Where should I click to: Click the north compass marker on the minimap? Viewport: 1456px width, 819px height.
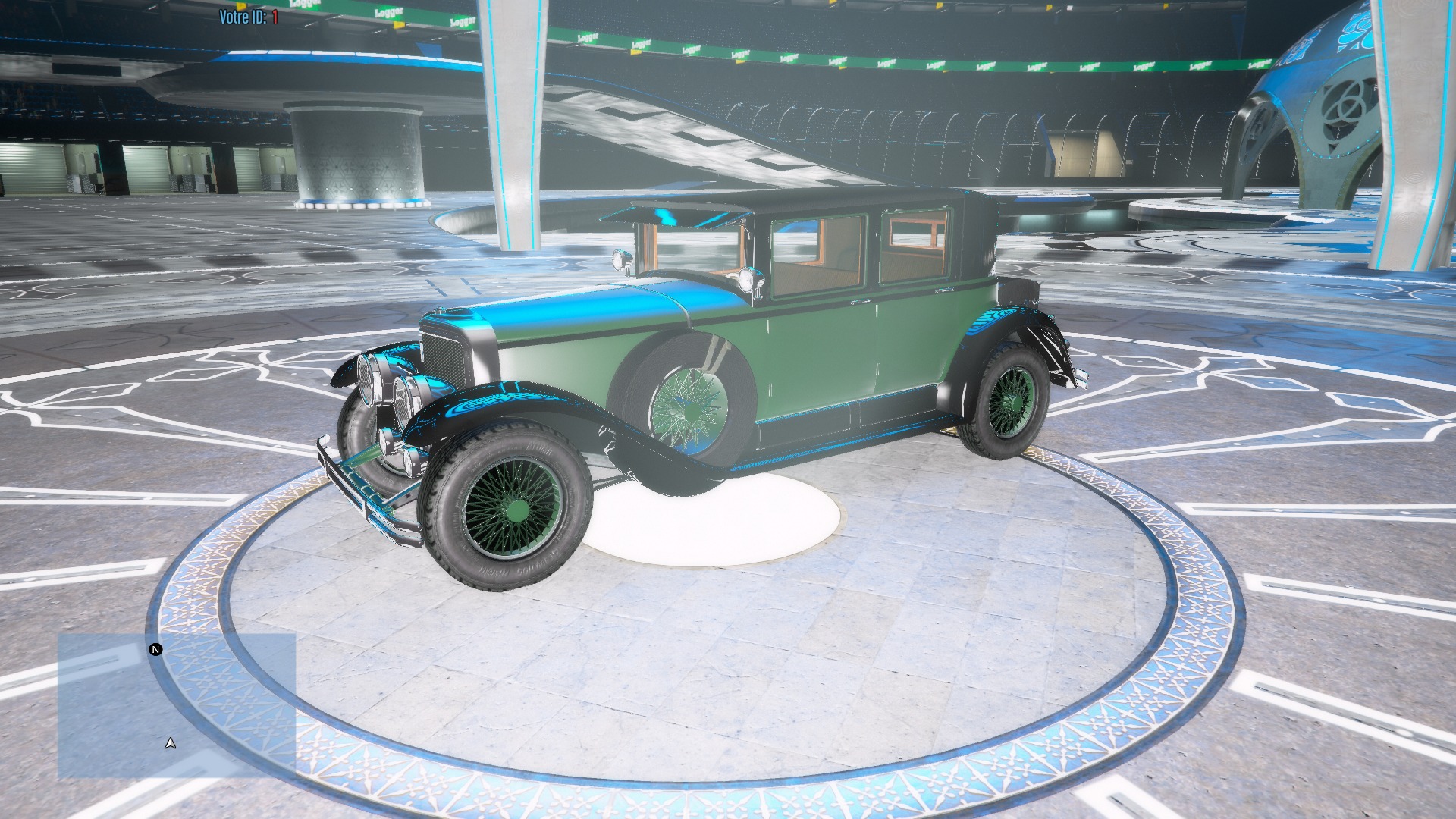pos(156,649)
